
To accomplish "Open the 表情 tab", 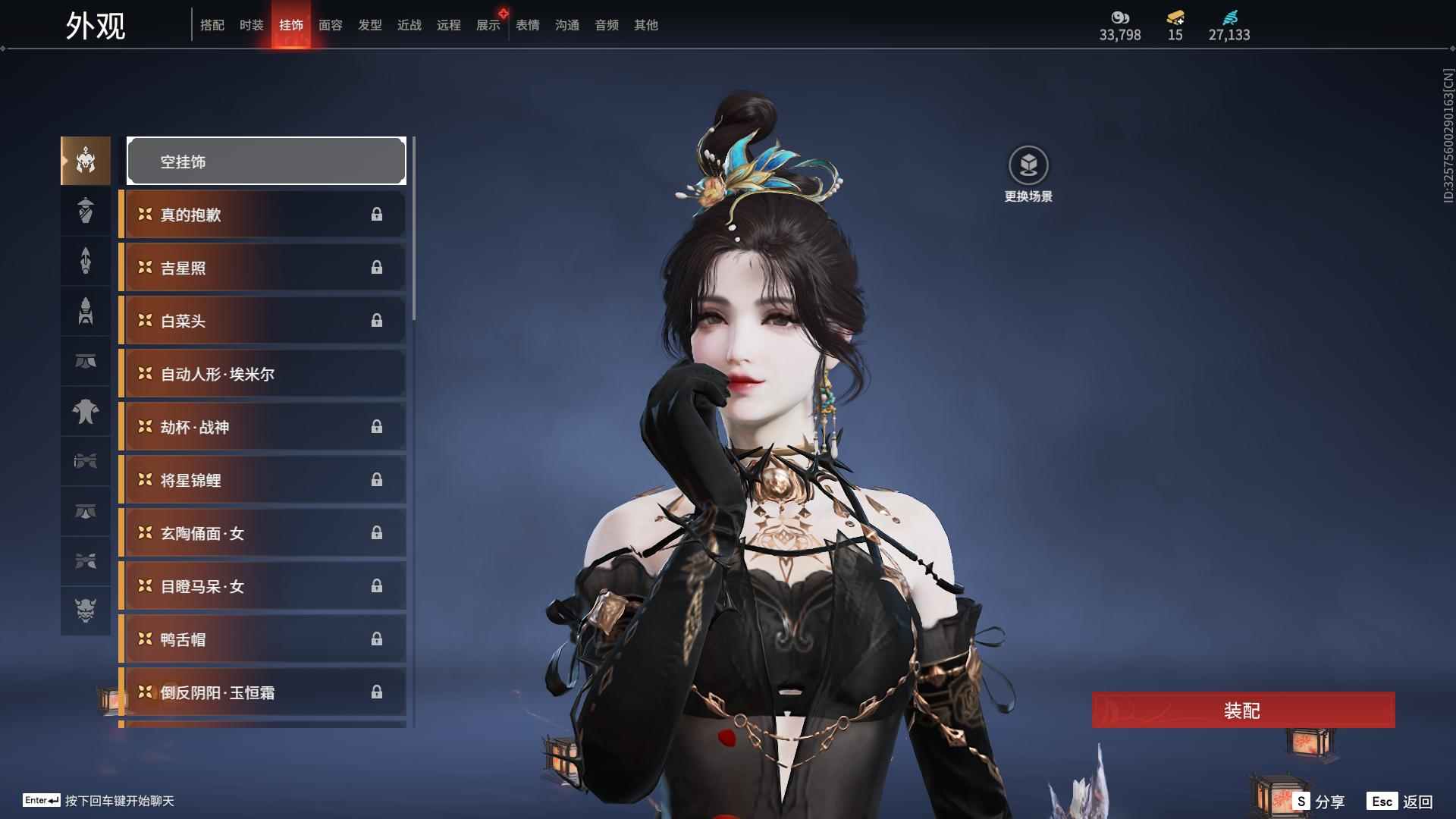I will pos(527,25).
